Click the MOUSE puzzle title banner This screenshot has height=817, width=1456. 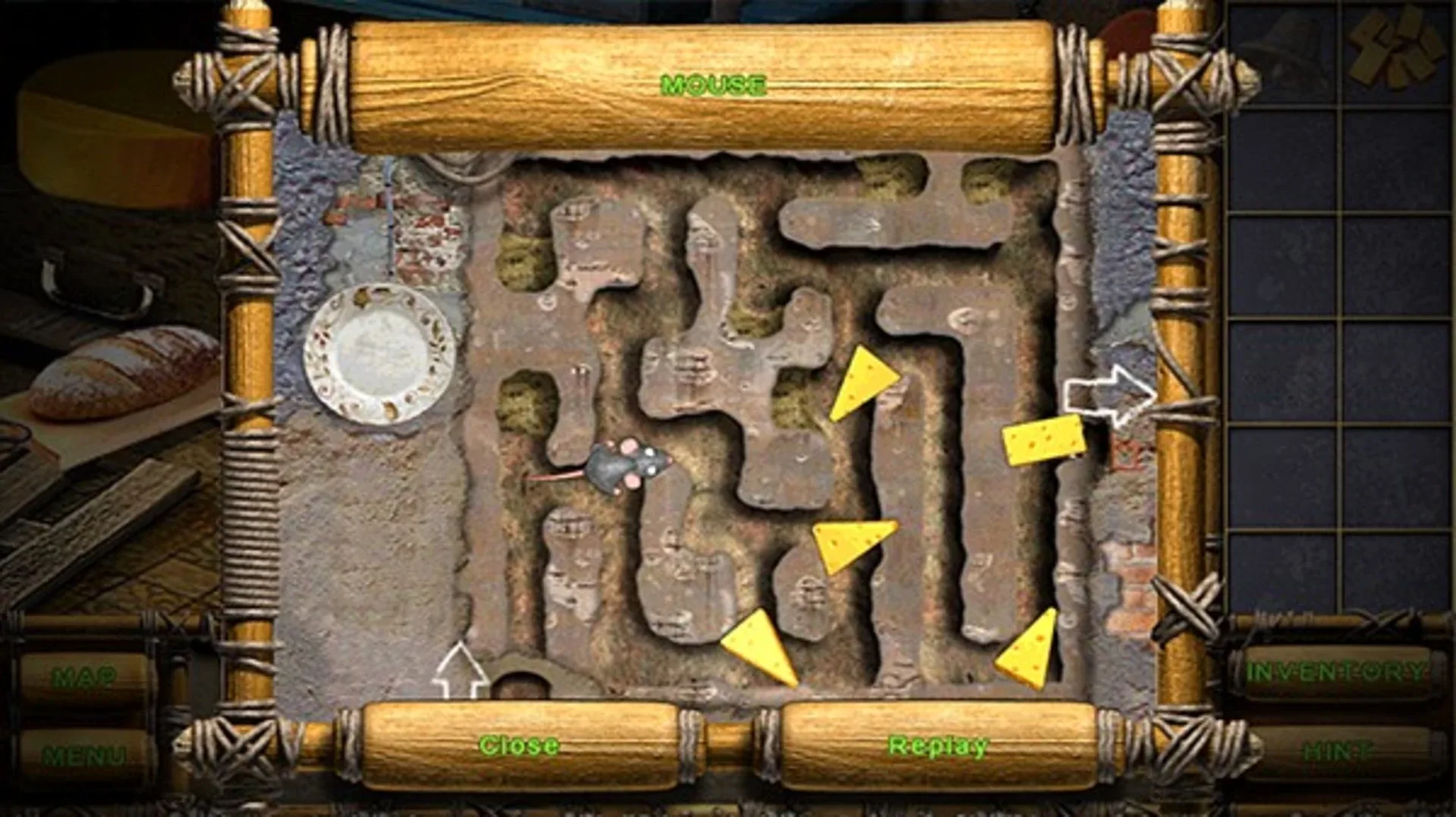713,85
